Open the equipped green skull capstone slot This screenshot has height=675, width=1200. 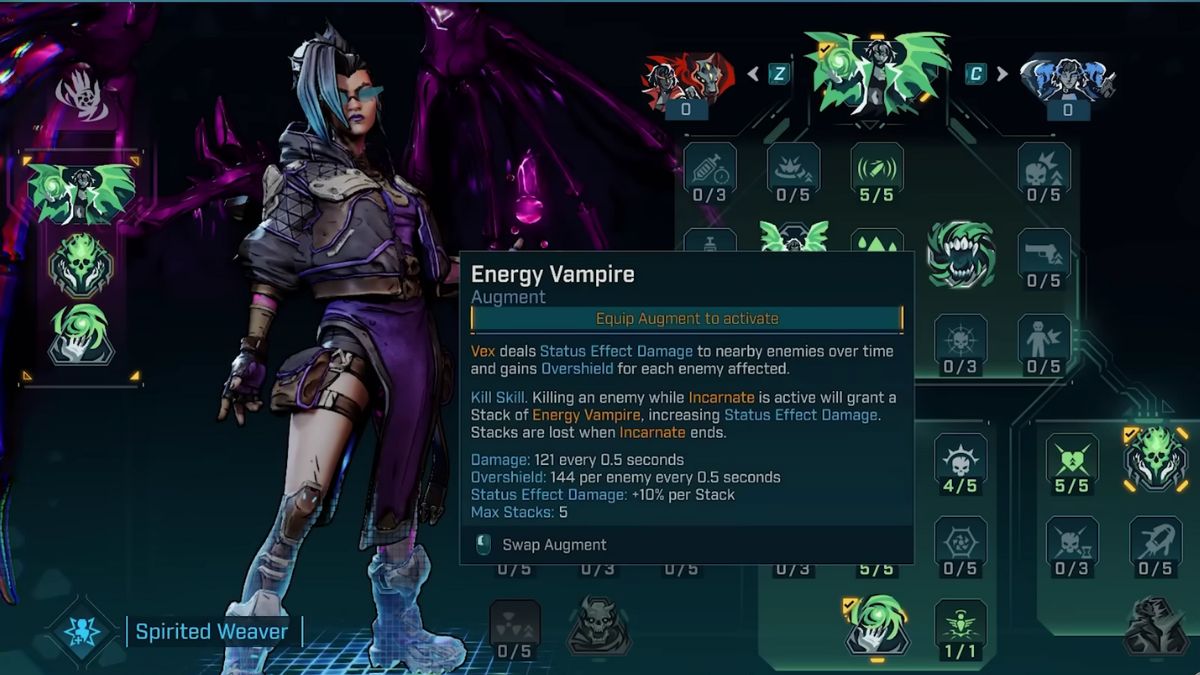pos(82,265)
